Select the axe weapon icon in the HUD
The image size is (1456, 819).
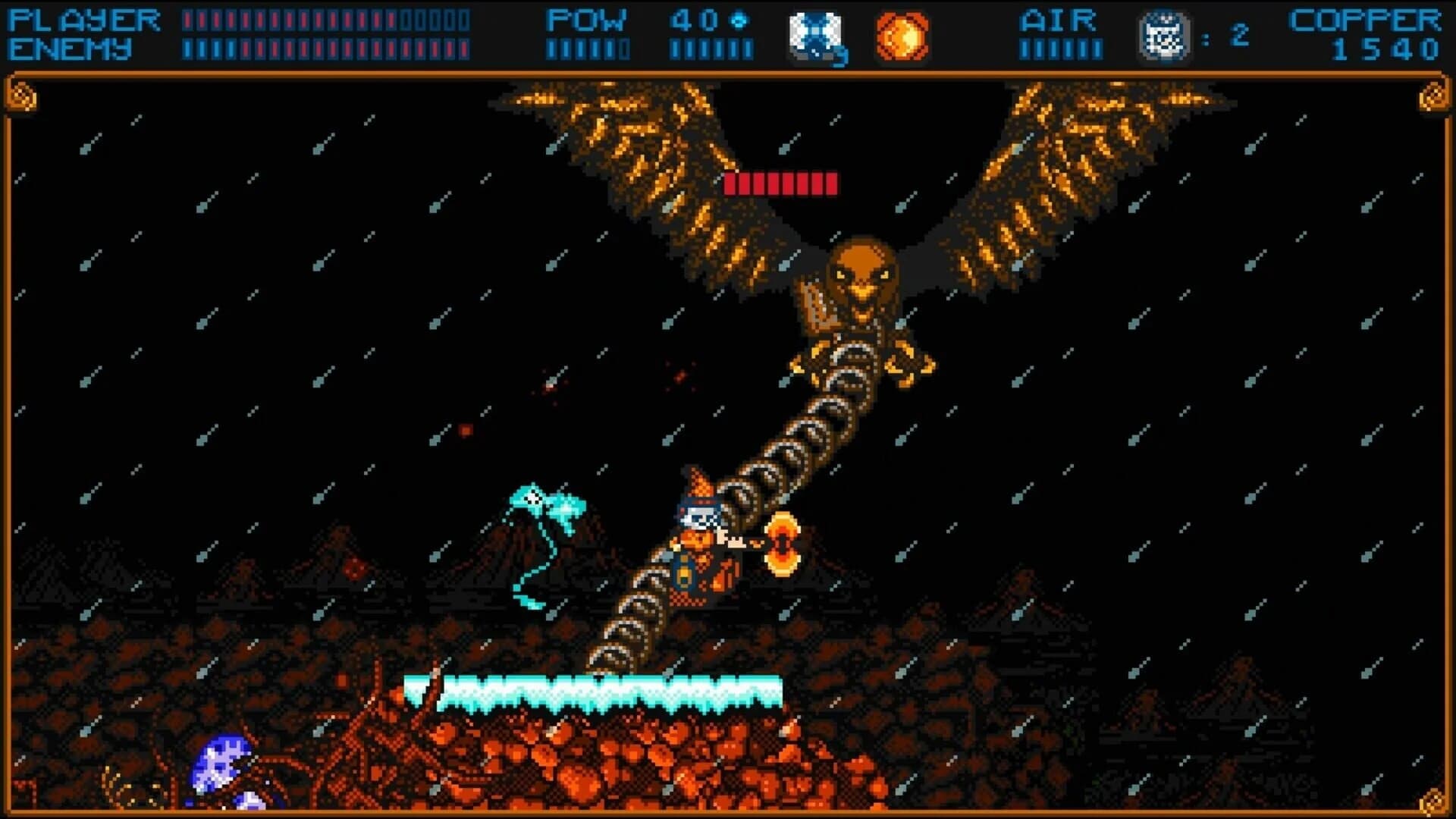[814, 32]
